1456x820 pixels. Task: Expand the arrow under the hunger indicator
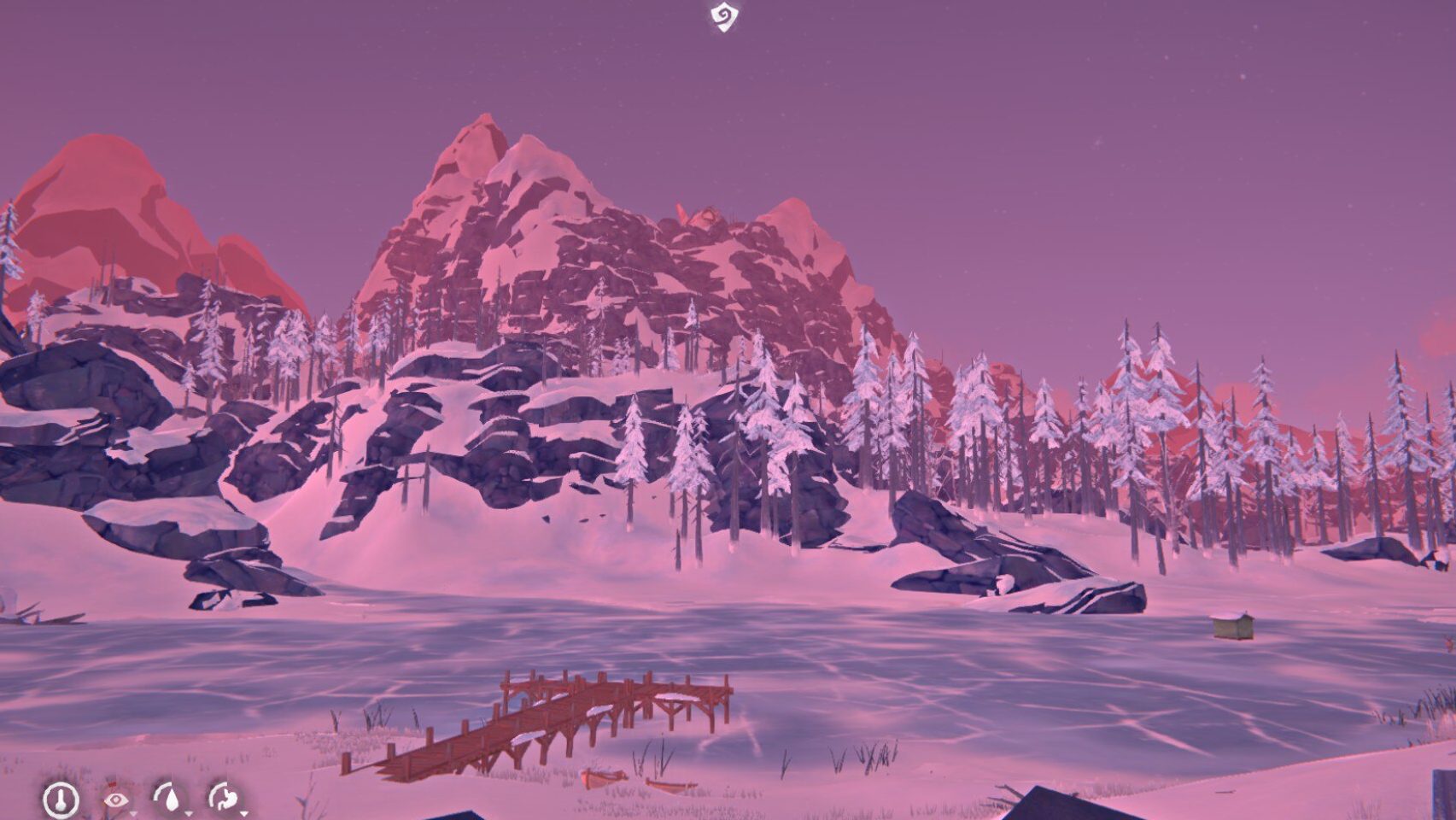(243, 814)
